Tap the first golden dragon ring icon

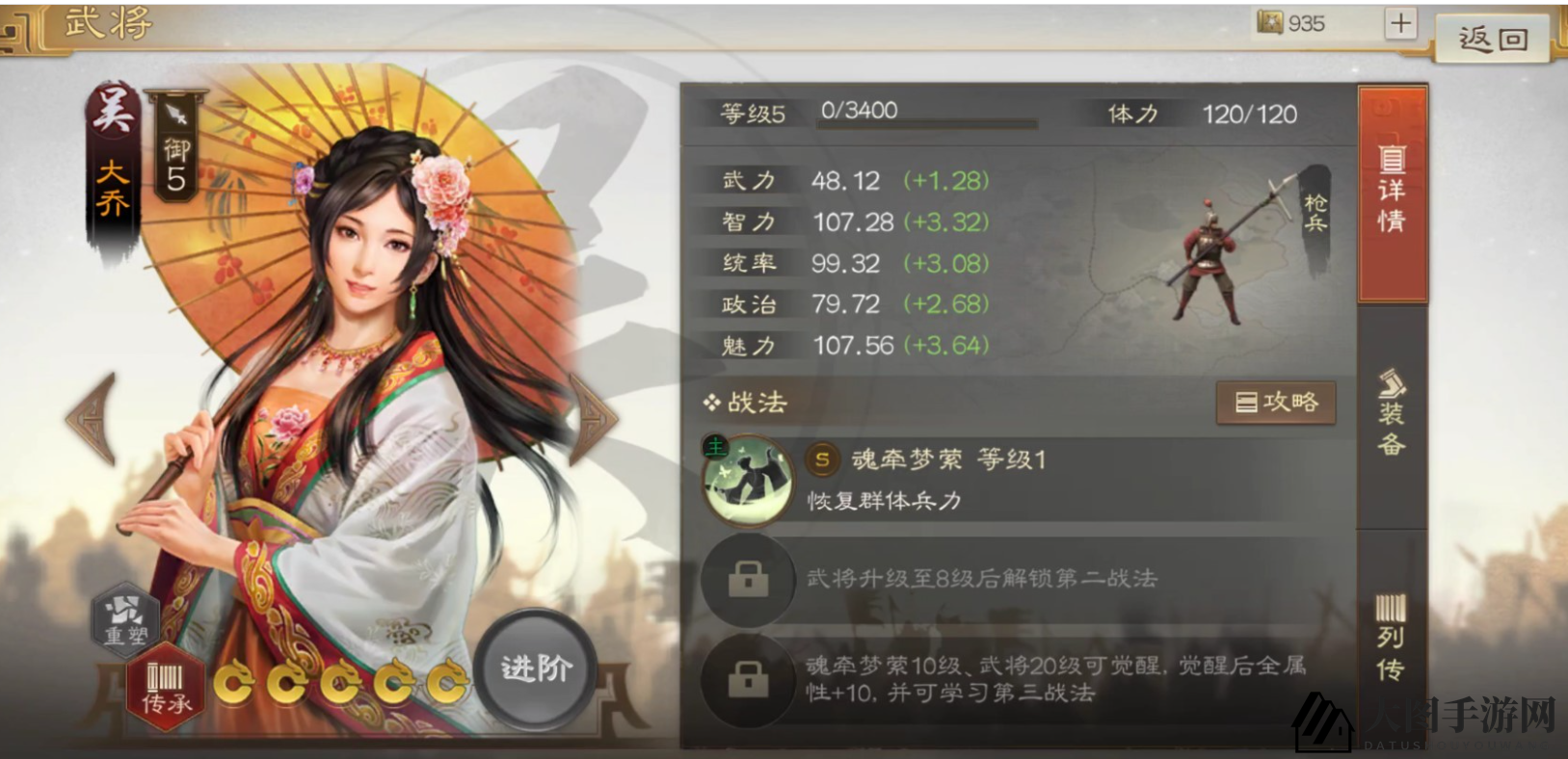tap(234, 680)
